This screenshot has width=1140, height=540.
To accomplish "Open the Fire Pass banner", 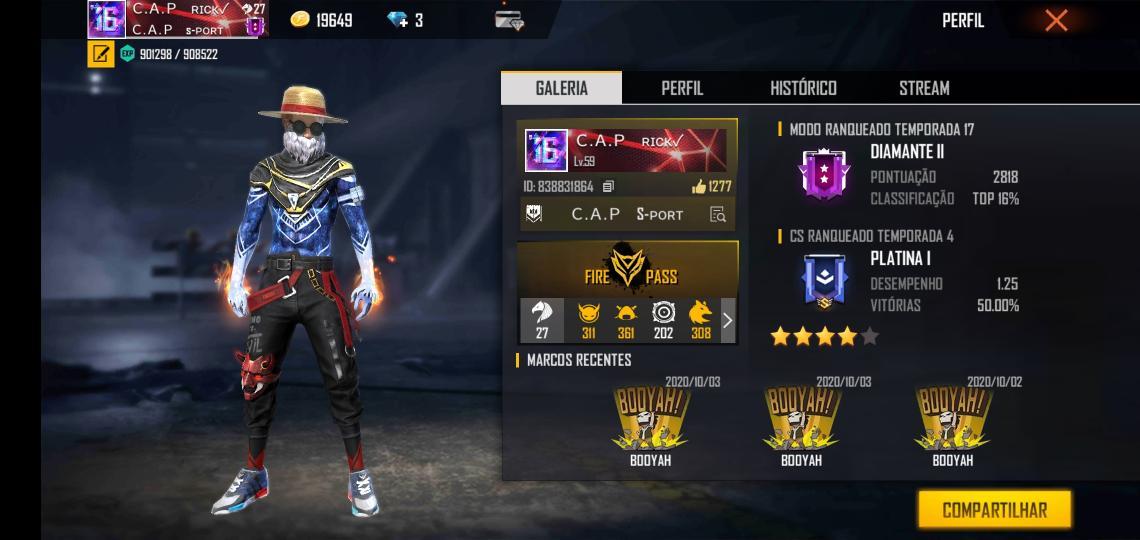I will (628, 268).
